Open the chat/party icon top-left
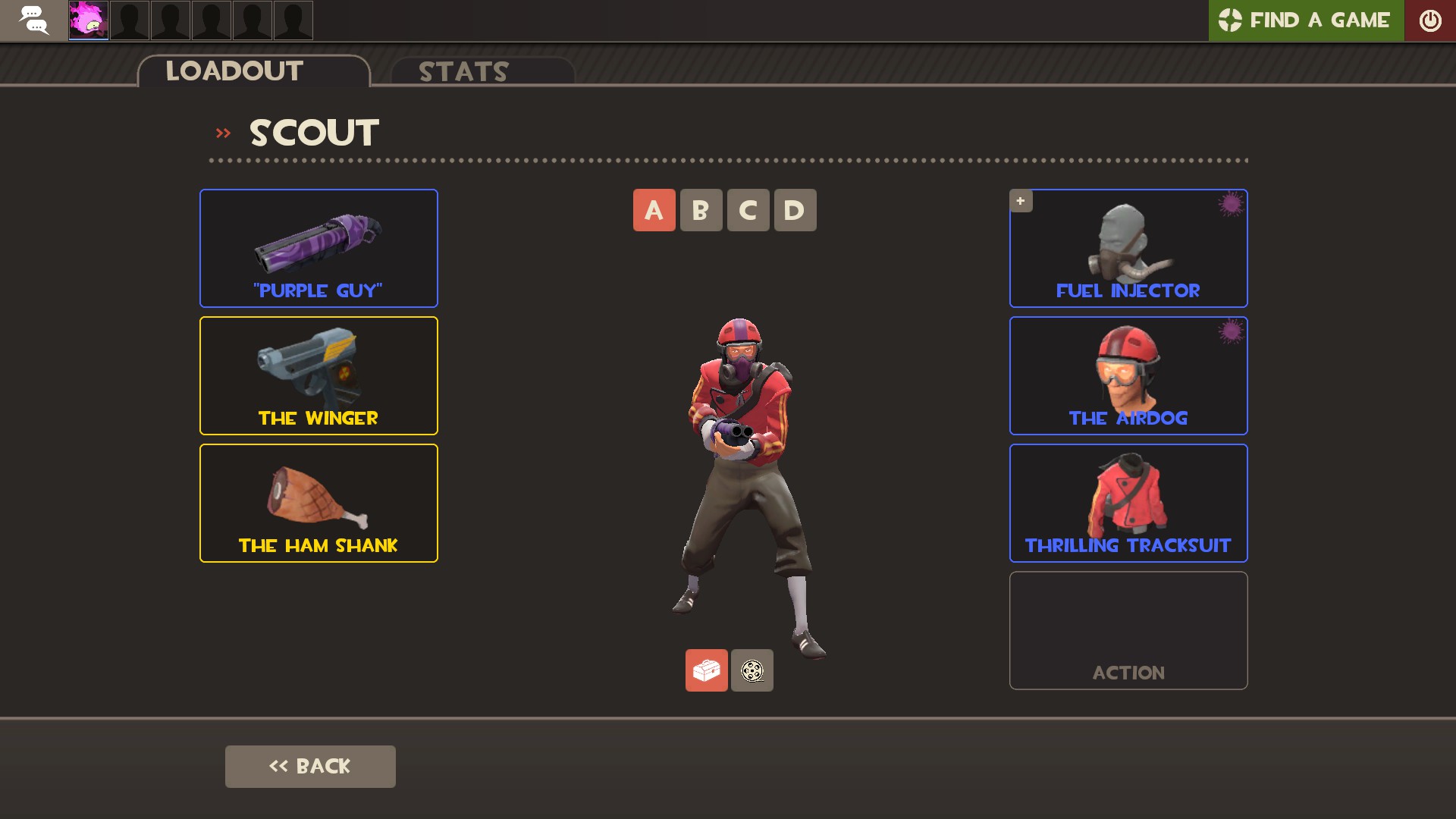This screenshot has height=819, width=1456. click(x=33, y=20)
